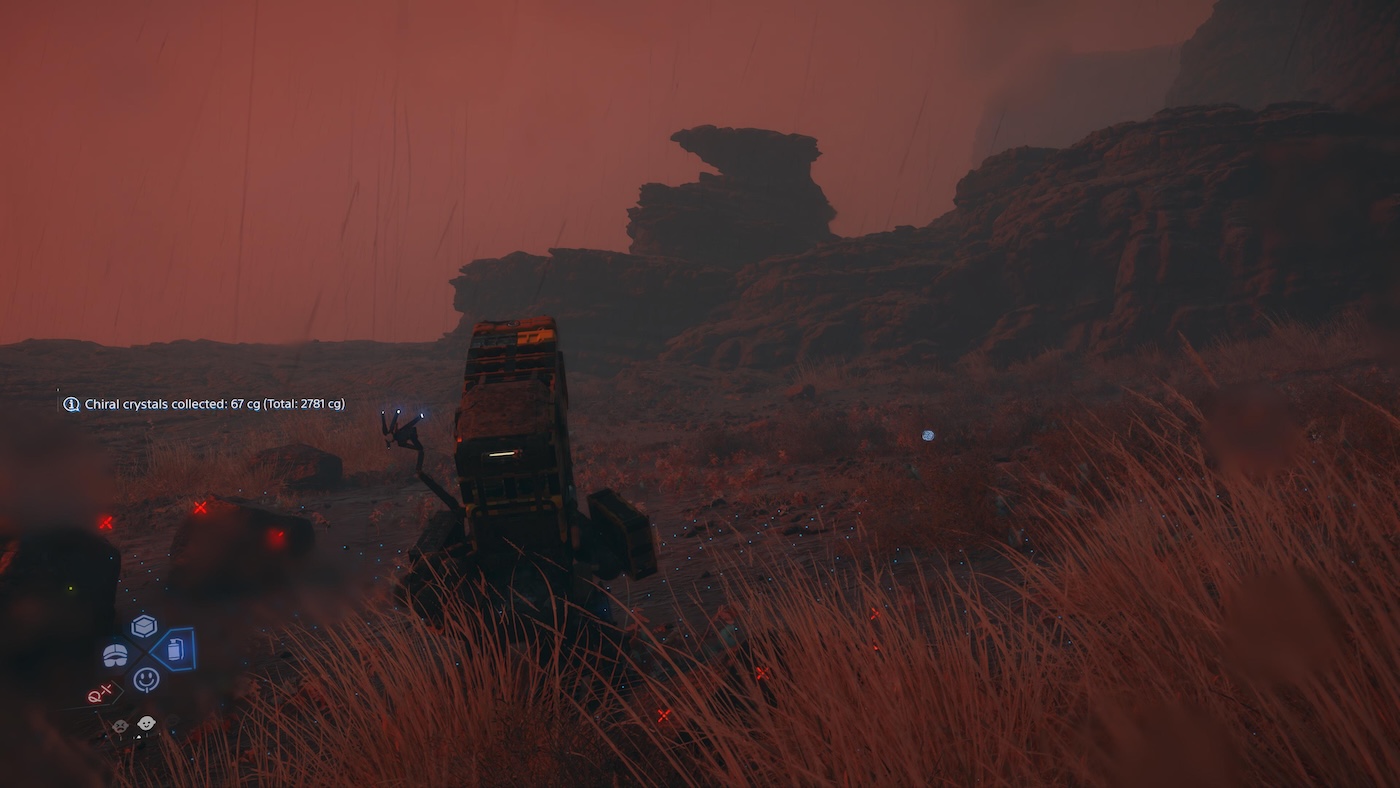Select the happy BB face indicator
The height and width of the screenshot is (788, 1400).
pos(146,723)
